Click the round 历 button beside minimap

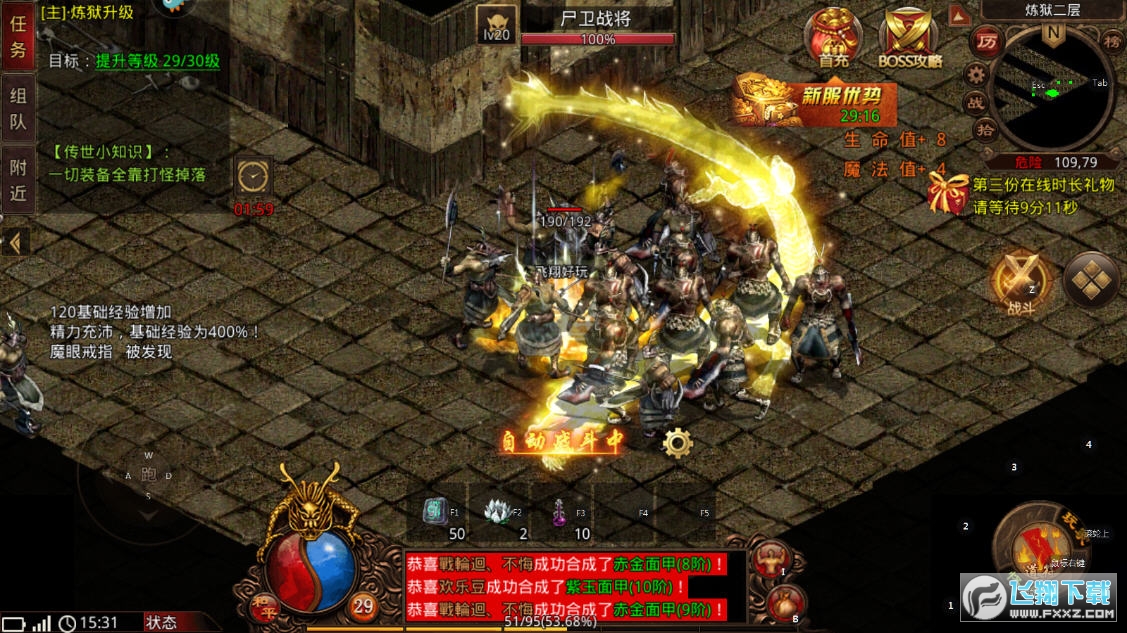(987, 42)
